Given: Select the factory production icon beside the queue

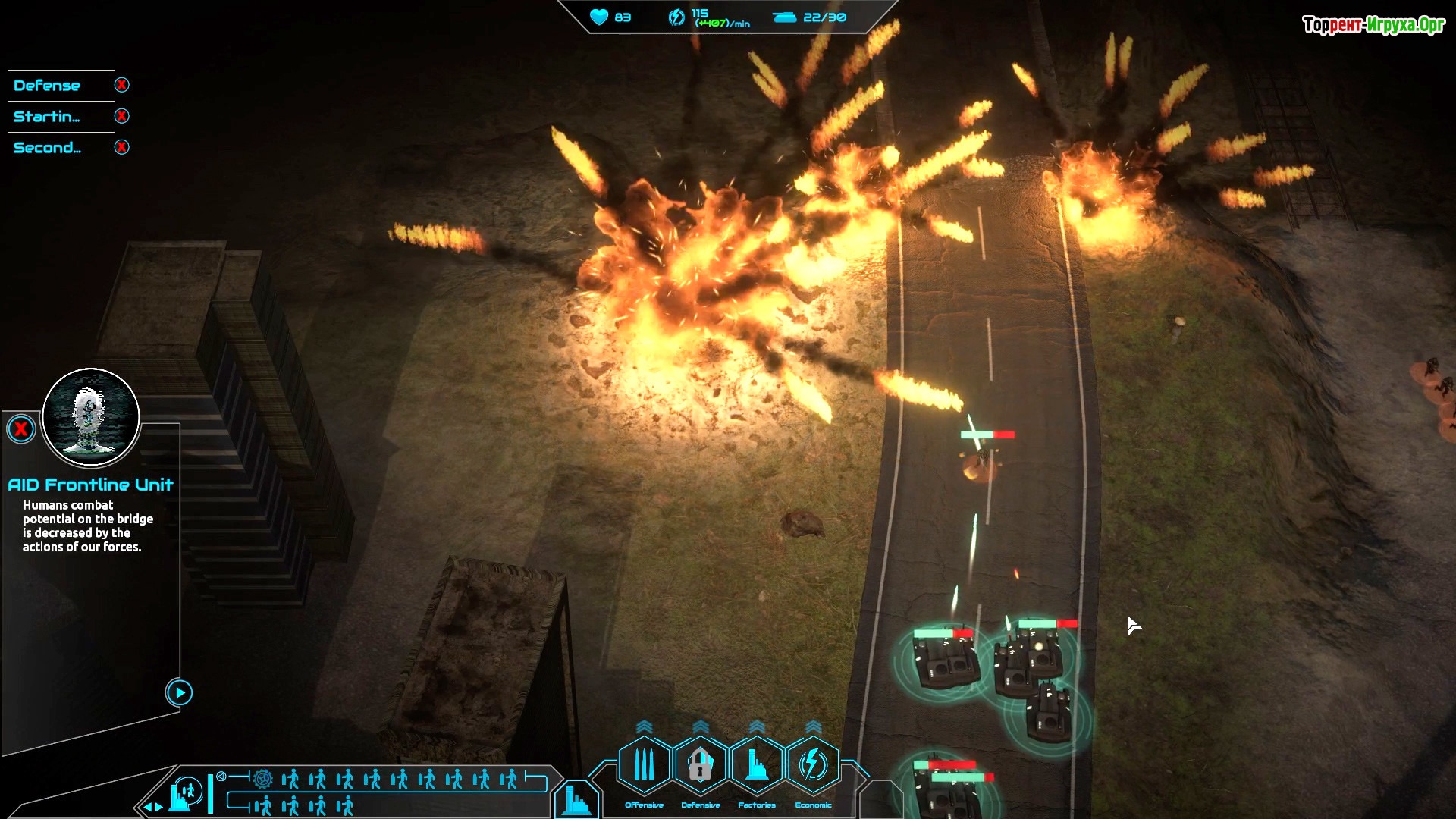Looking at the screenshot, I should [x=185, y=794].
